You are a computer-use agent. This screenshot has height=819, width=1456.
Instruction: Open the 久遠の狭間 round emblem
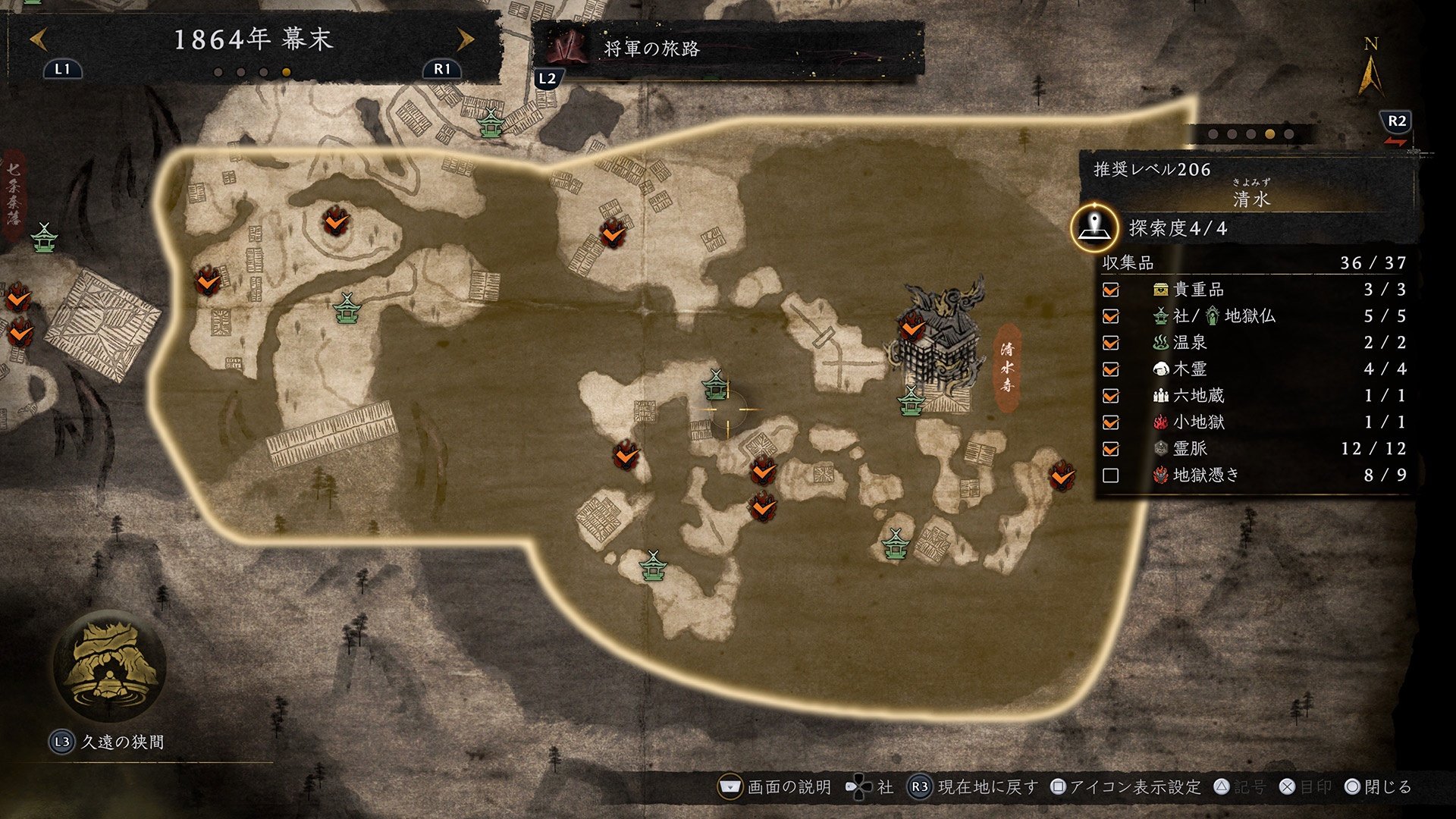click(111, 667)
